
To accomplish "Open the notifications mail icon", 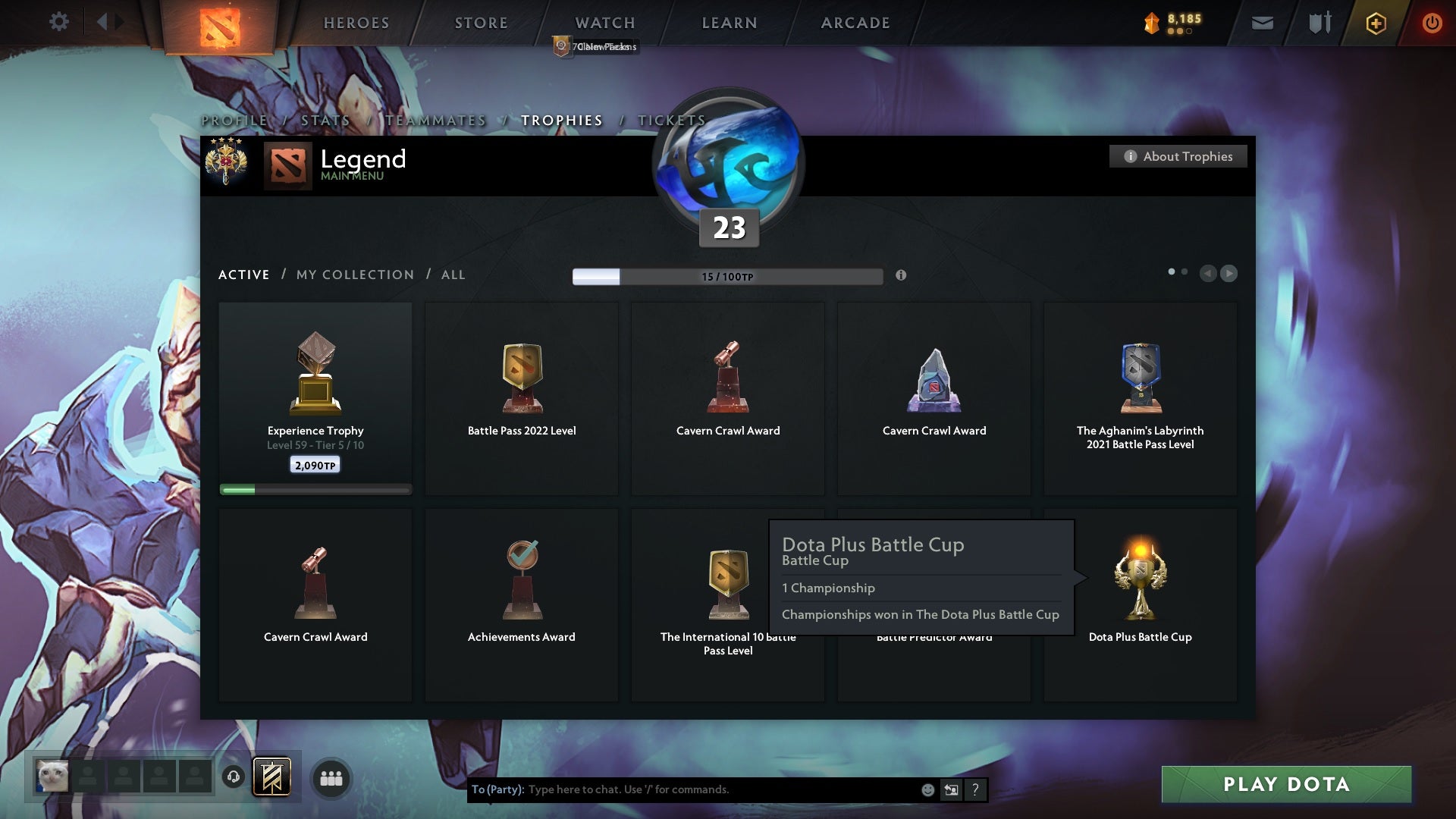I will [x=1263, y=23].
